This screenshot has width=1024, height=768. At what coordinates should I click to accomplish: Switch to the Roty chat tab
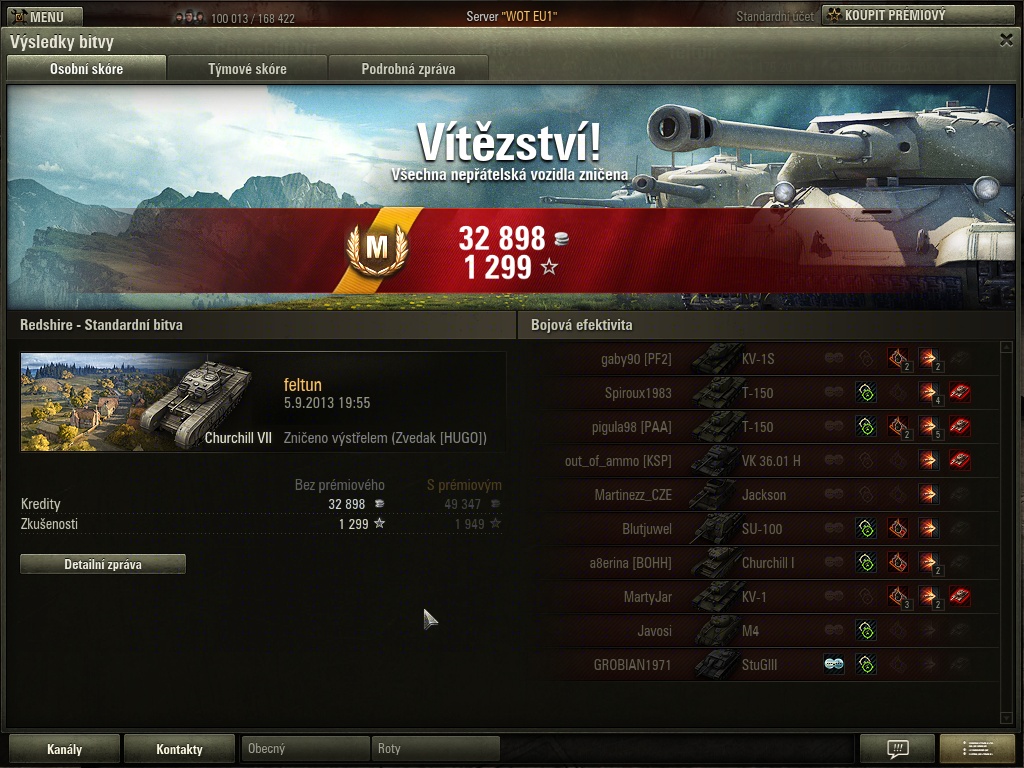(435, 749)
